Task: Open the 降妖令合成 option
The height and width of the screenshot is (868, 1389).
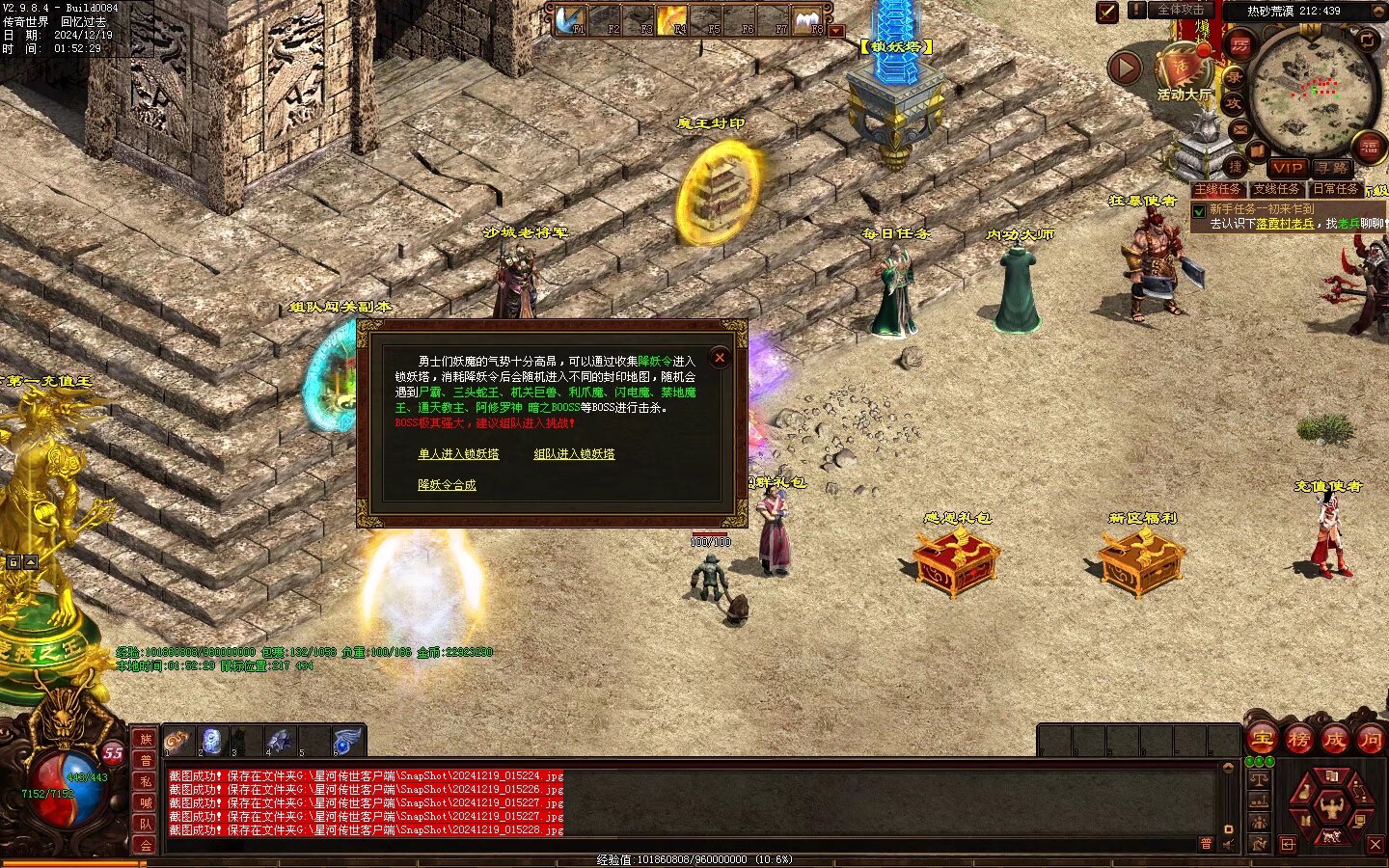Action: point(447,485)
